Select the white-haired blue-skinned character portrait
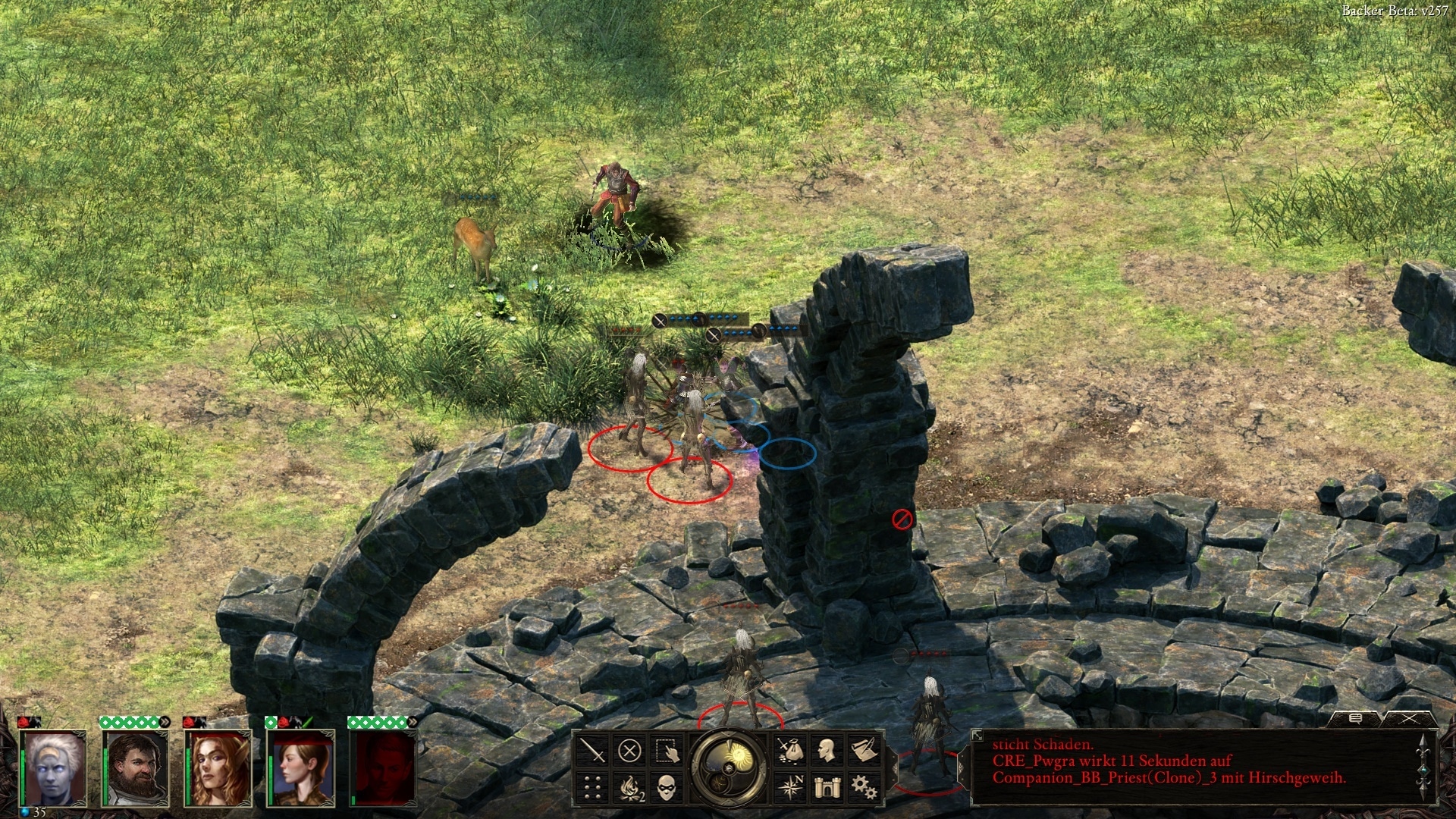Image resolution: width=1456 pixels, height=819 pixels. [55, 767]
